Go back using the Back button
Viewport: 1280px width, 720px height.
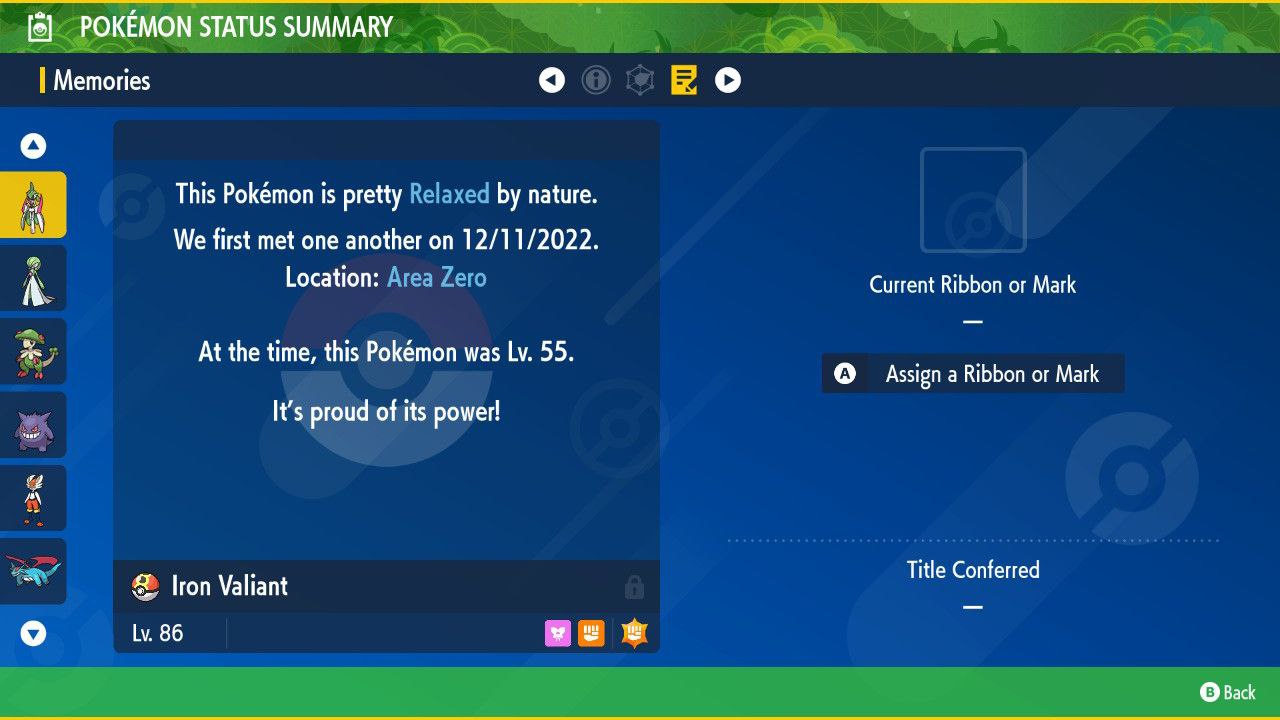(x=1228, y=692)
